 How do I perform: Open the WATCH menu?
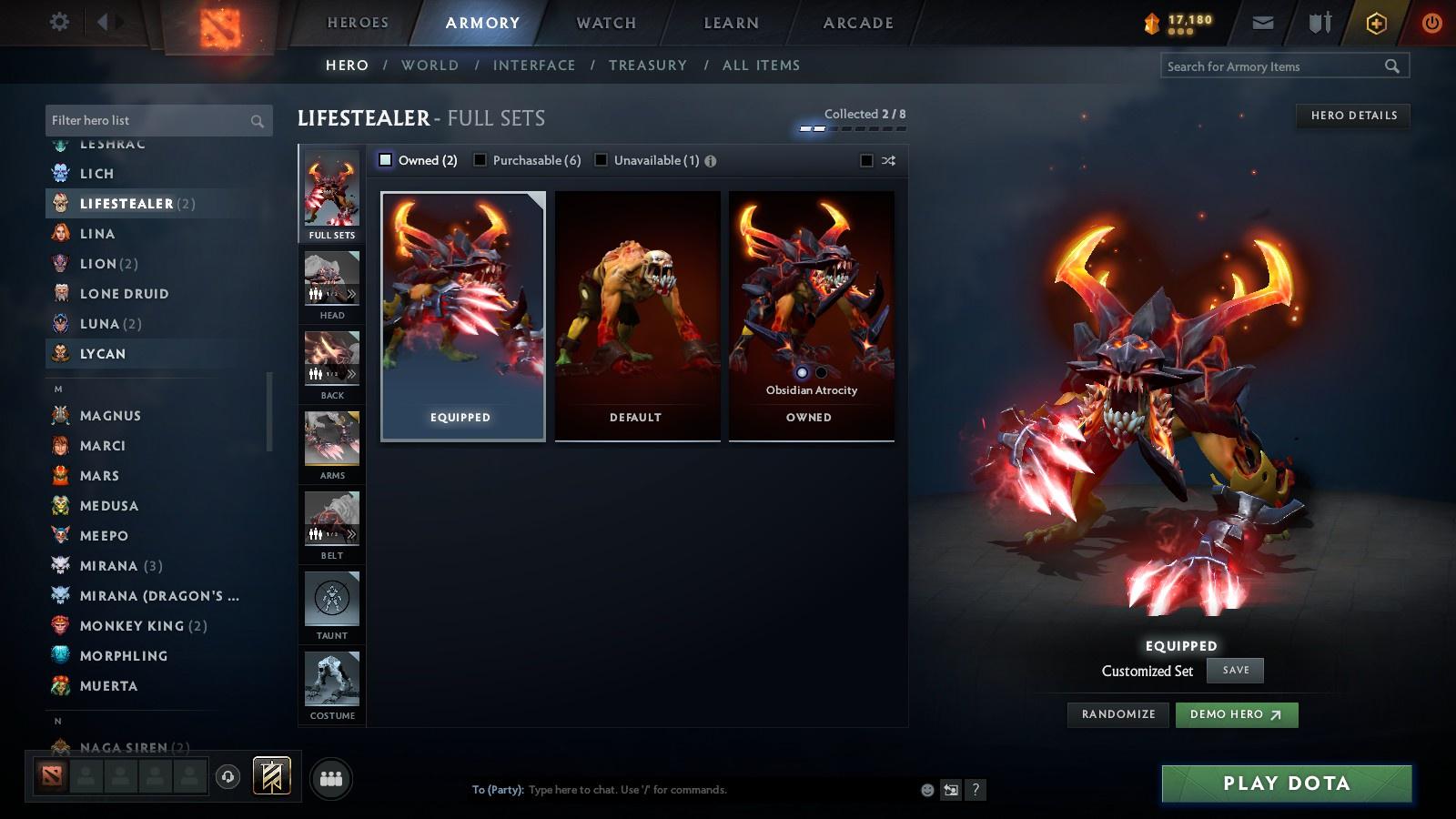pos(603,23)
